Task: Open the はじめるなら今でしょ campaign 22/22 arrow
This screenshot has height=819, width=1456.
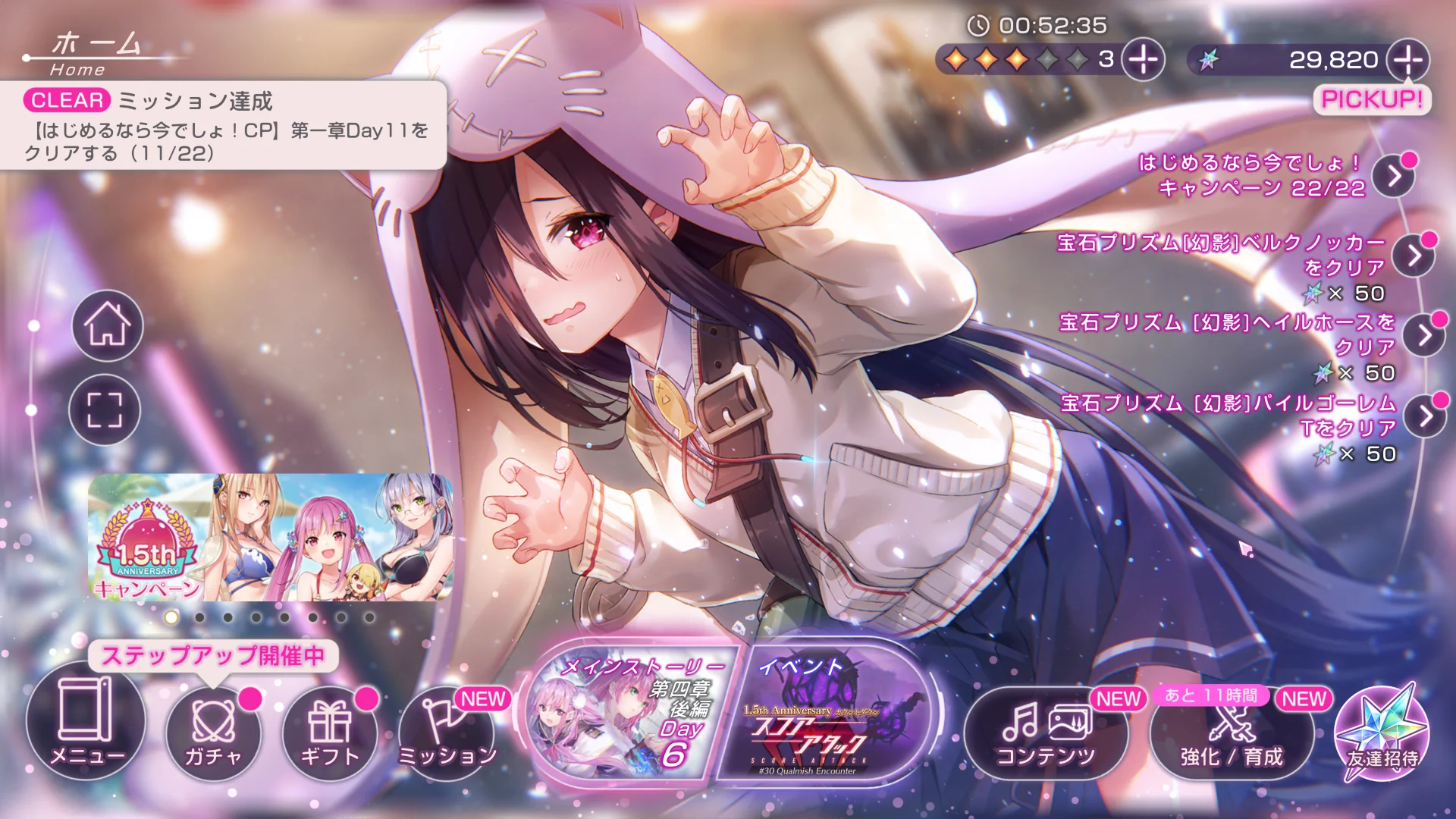Action: [1395, 176]
